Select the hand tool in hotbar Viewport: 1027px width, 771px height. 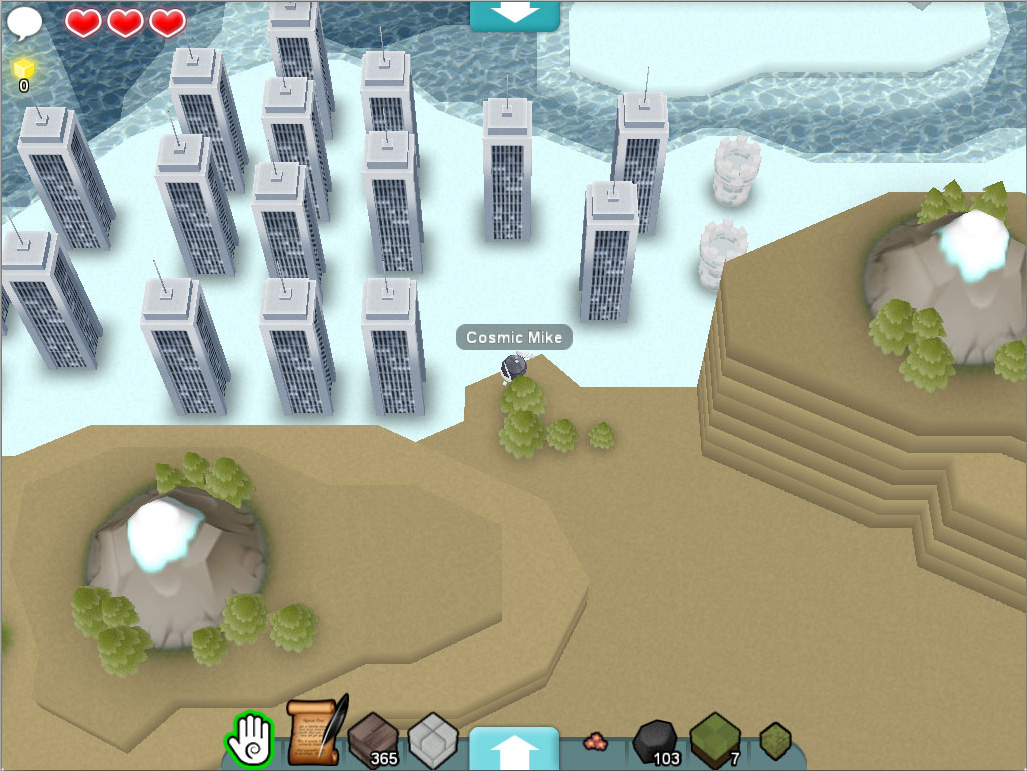click(249, 741)
